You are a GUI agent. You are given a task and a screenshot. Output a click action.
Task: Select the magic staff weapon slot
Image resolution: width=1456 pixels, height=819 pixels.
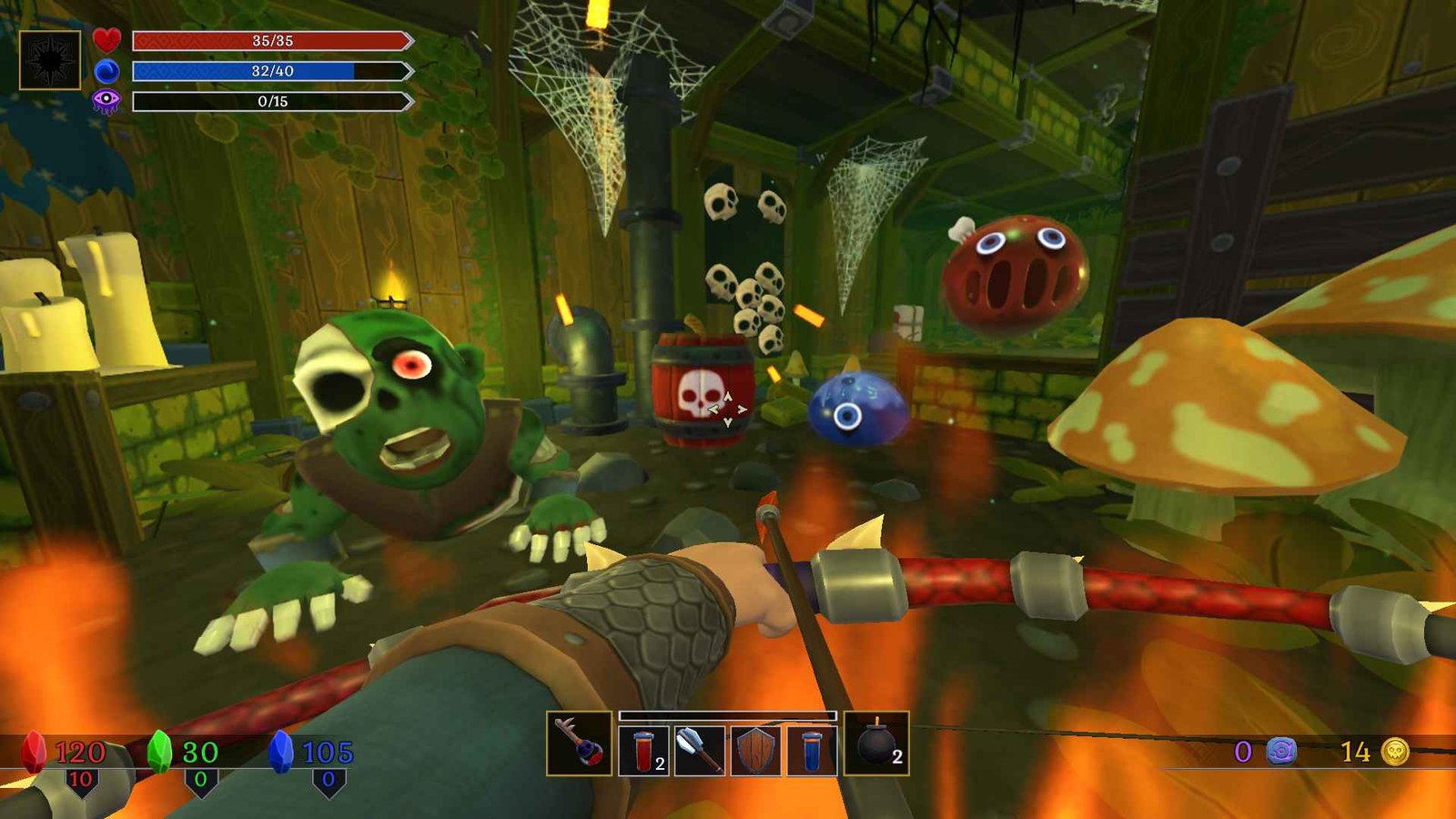click(579, 743)
